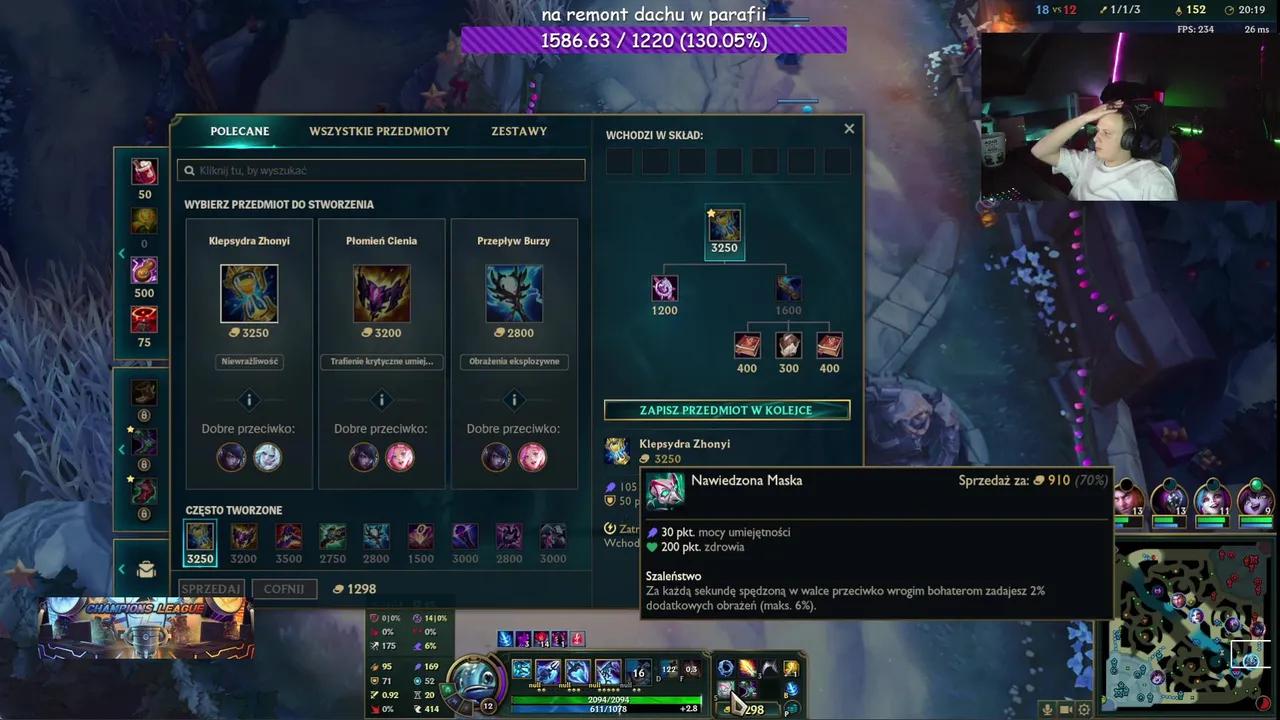The image size is (1280, 720).
Task: Click the item search field in the shop
Action: [380, 169]
